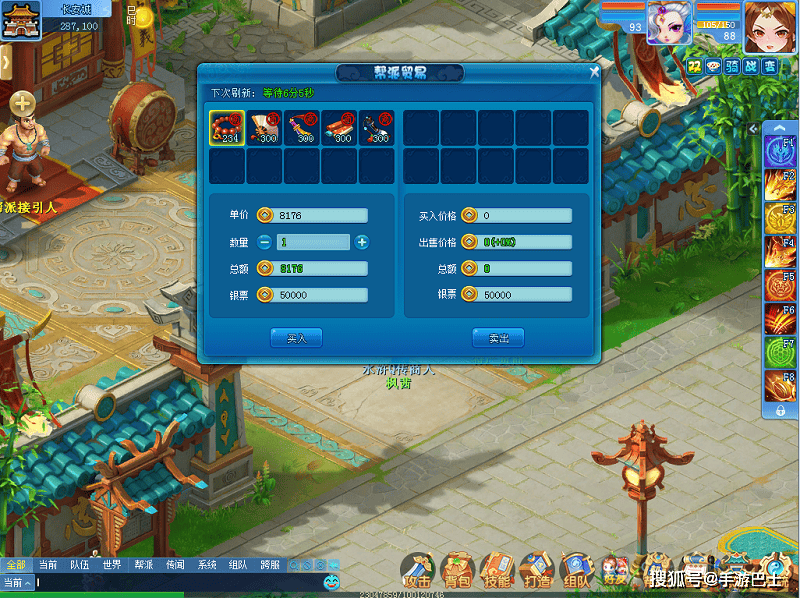Screen dimensions: 800x598
Task: Click the 数量 quantity input field
Action: coord(312,242)
